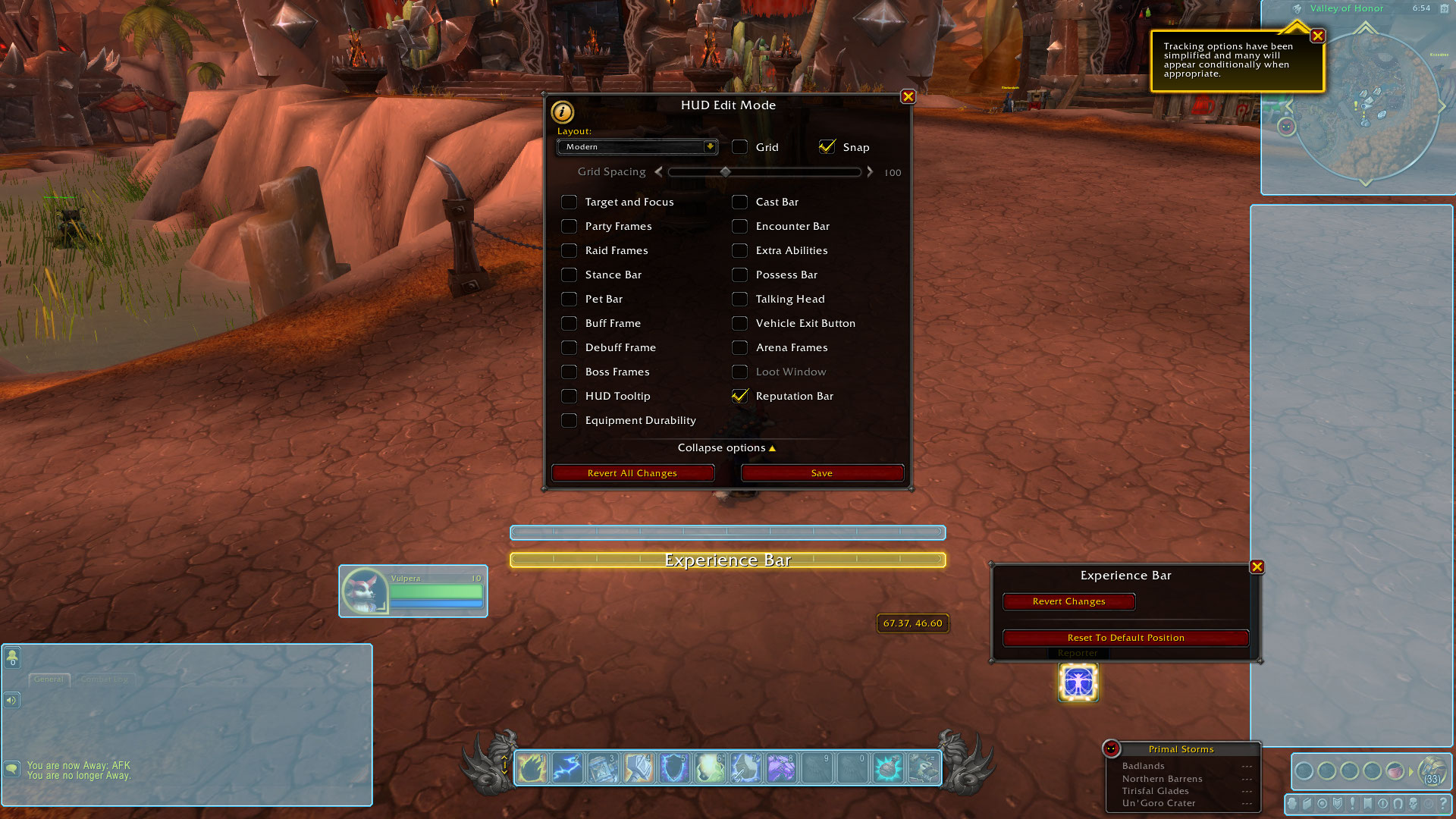
Task: Tick the Equipment Durability checkbox
Action: pos(569,420)
